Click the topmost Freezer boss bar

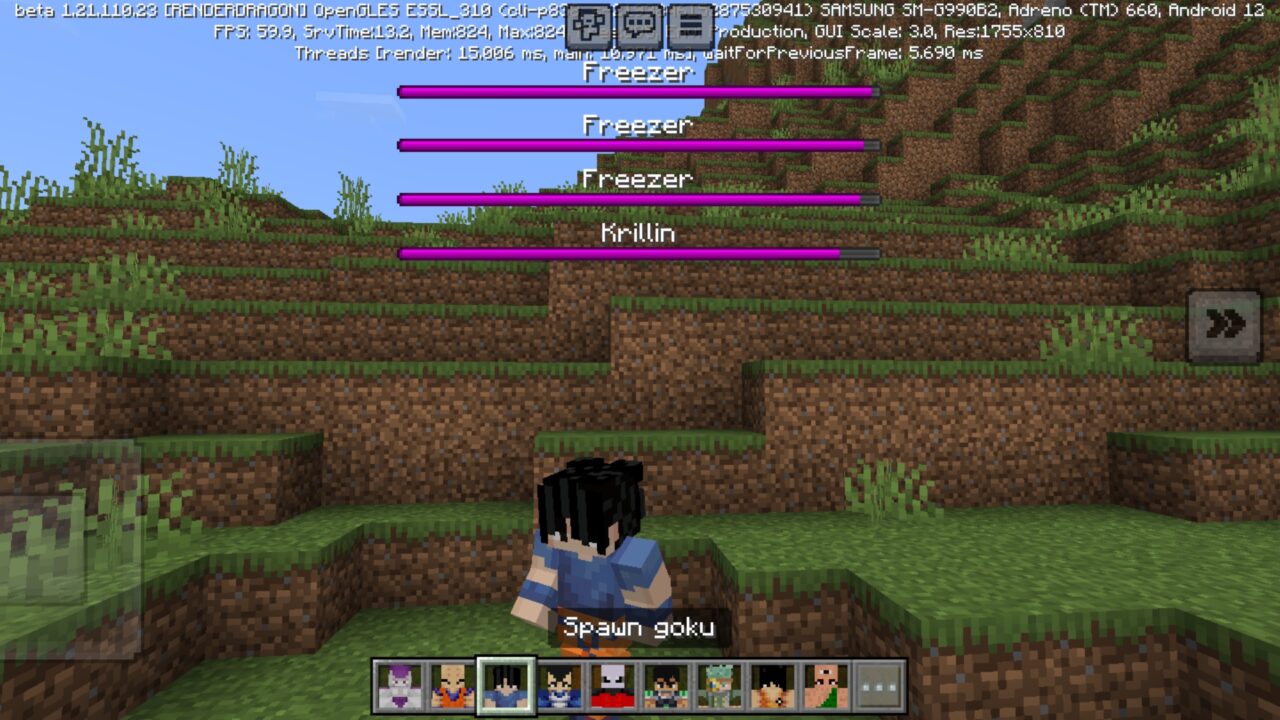click(637, 92)
